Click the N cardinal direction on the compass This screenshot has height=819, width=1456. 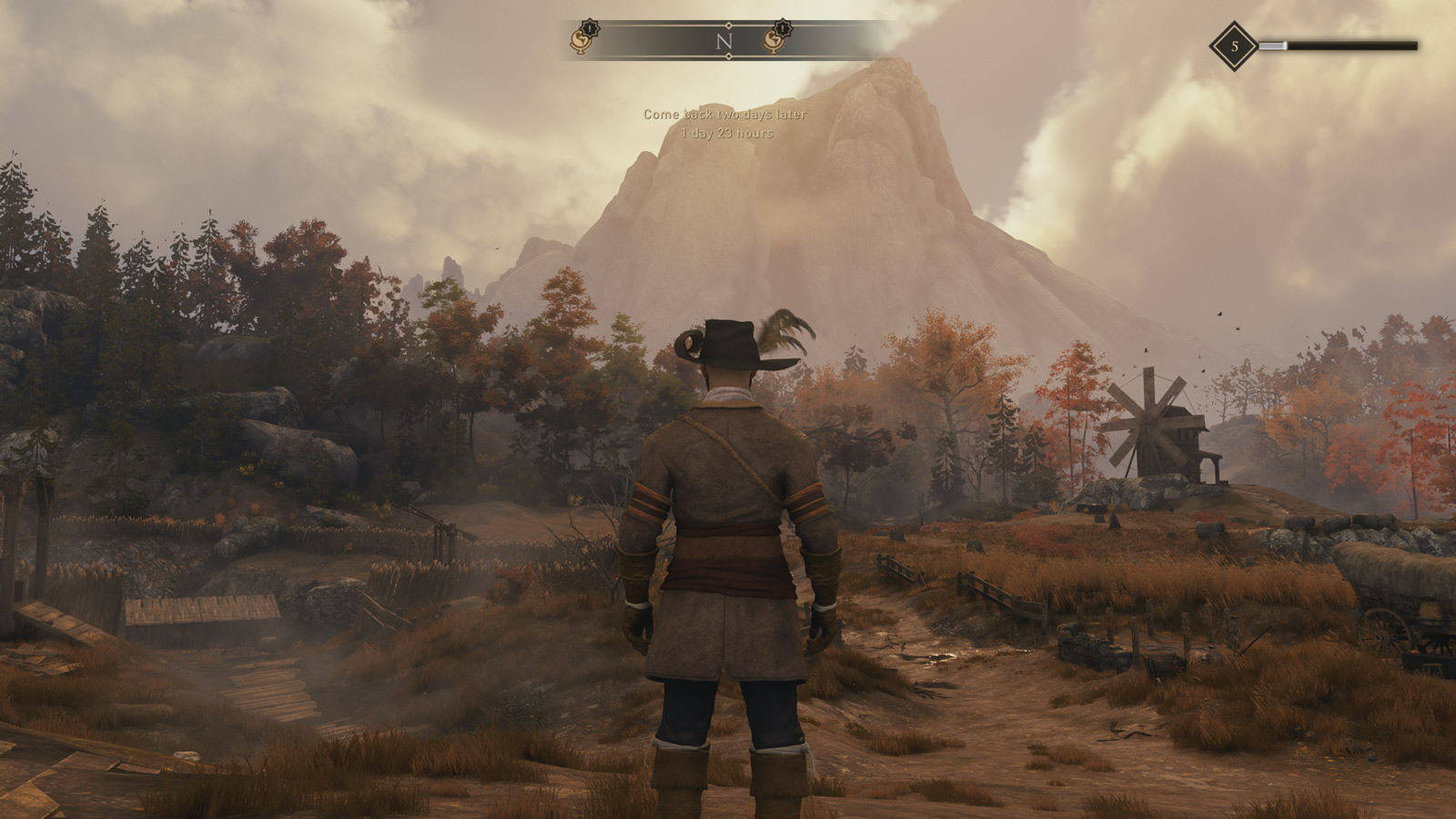pos(725,39)
